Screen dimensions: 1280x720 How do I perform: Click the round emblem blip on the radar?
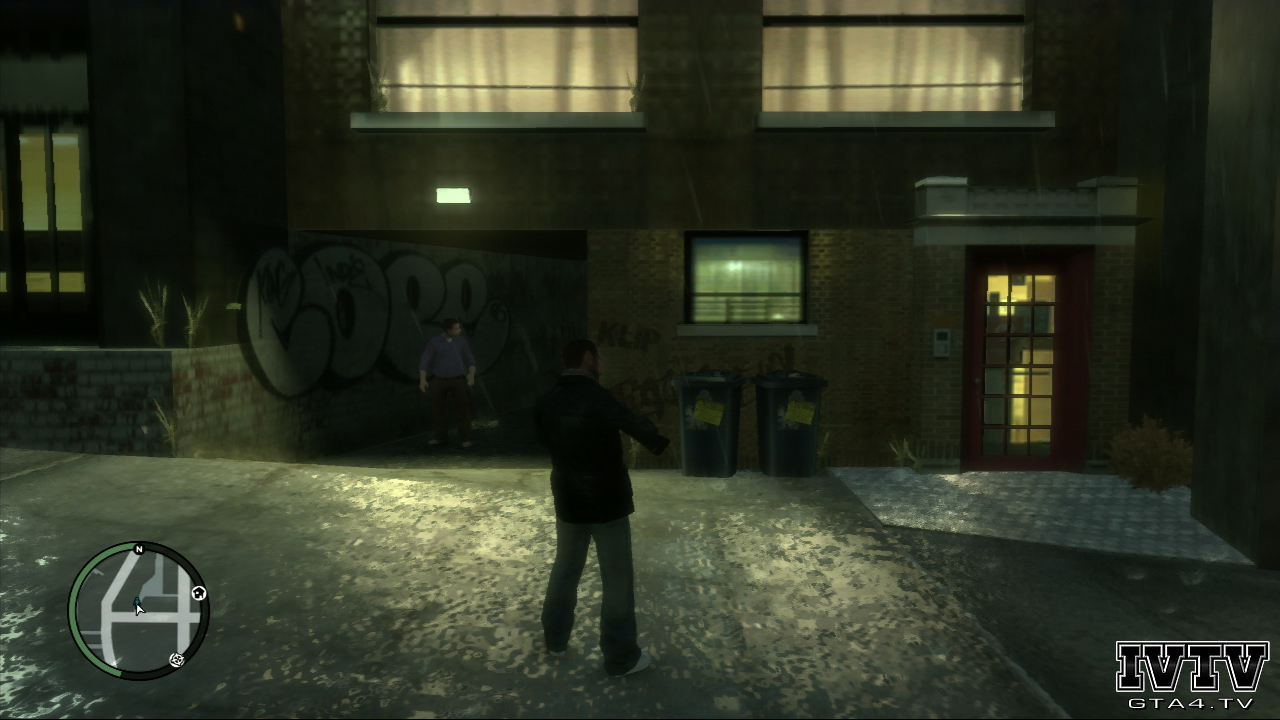click(177, 659)
